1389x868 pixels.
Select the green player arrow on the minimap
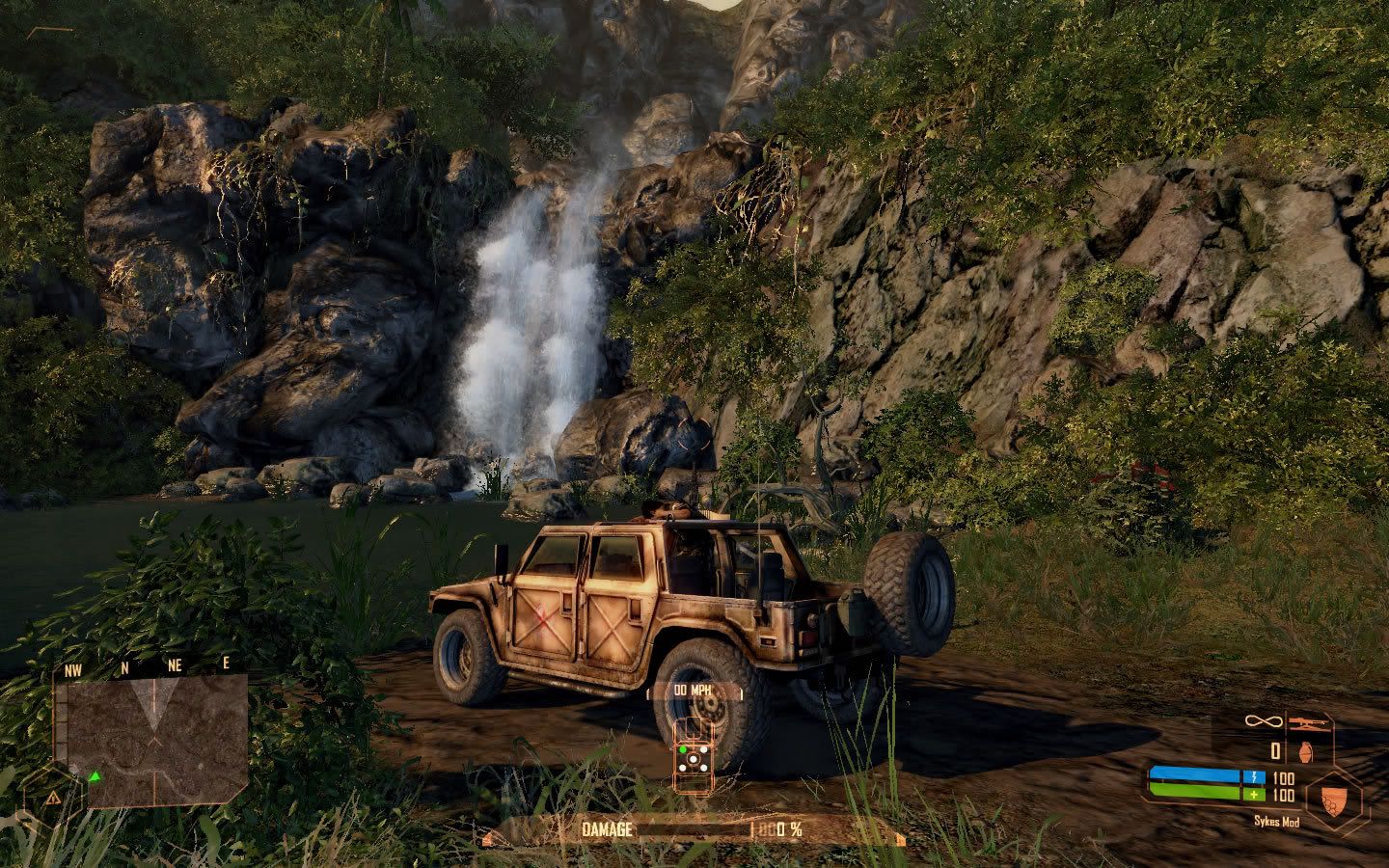tap(95, 775)
